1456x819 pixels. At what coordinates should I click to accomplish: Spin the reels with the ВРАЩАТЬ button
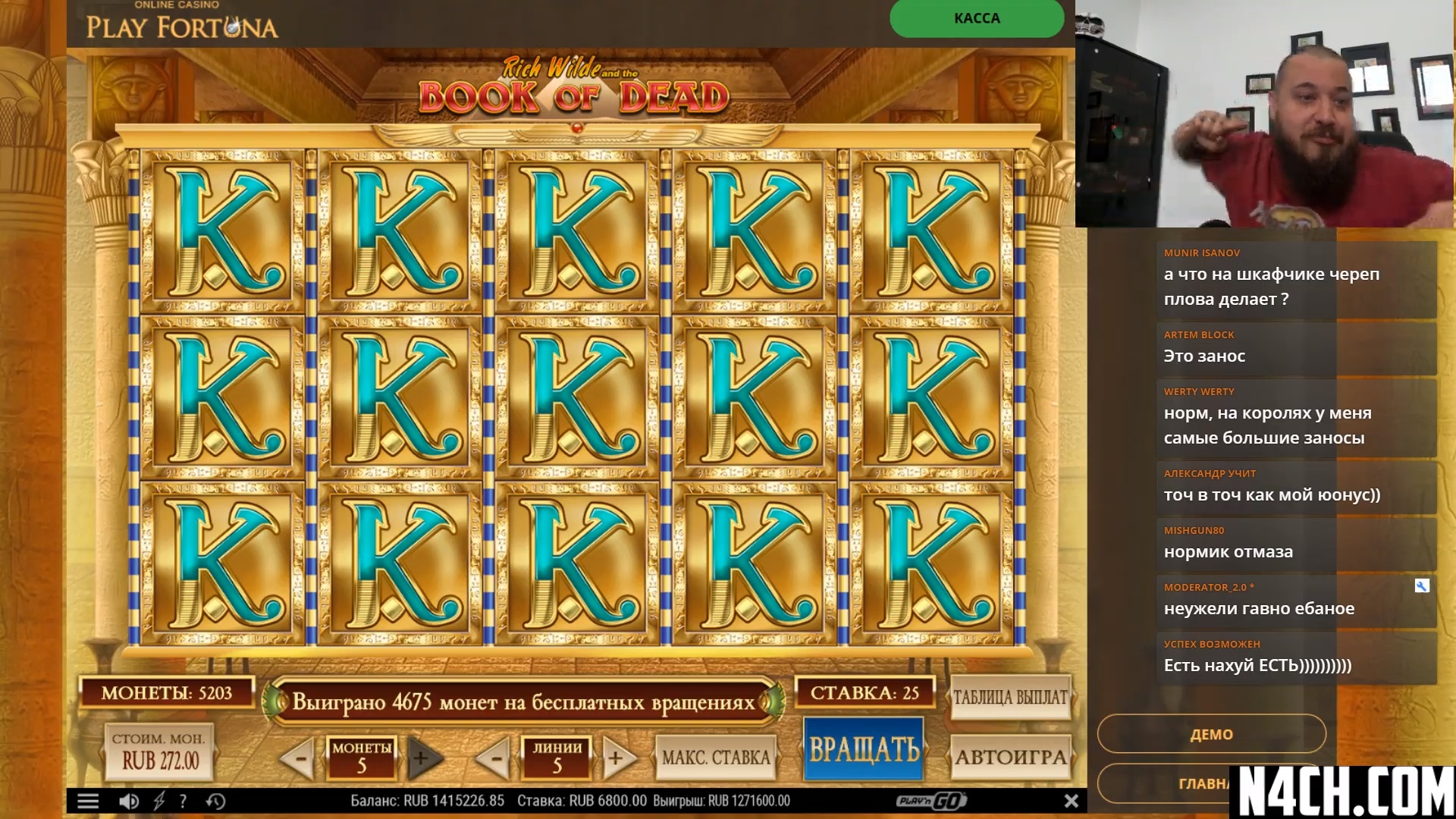click(864, 749)
